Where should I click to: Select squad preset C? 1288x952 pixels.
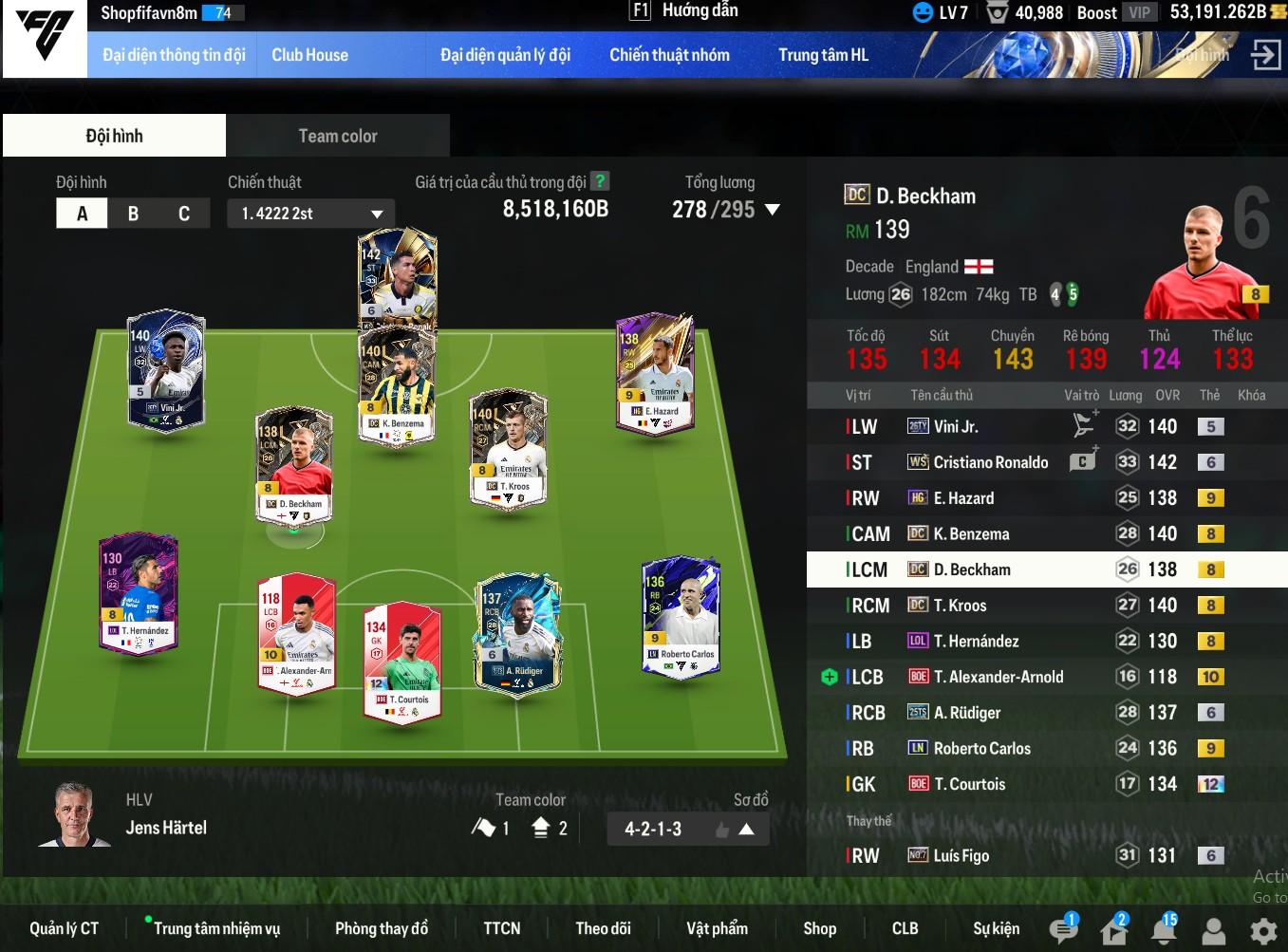click(184, 214)
